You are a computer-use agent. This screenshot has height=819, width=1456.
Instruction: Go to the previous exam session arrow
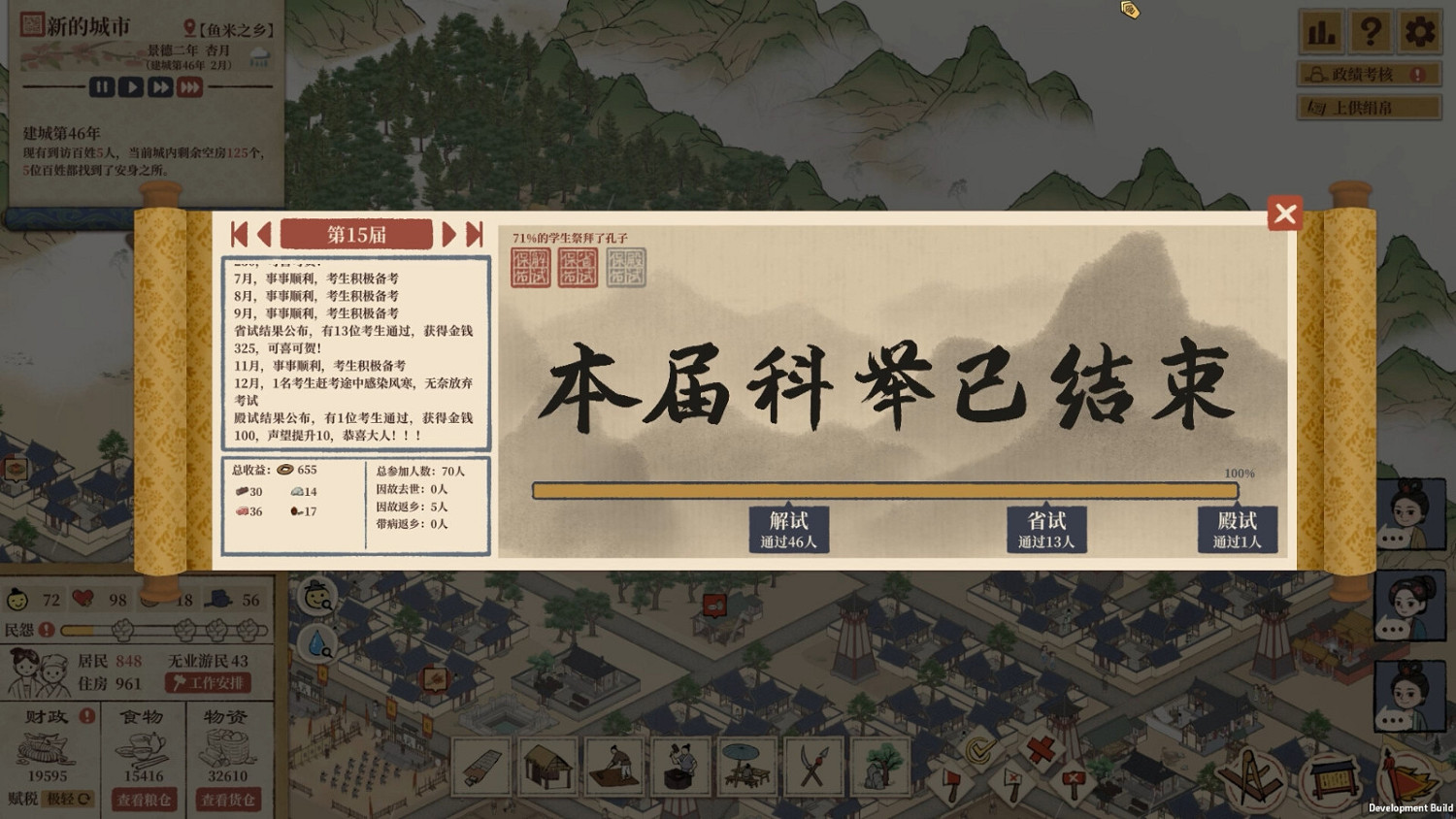264,233
